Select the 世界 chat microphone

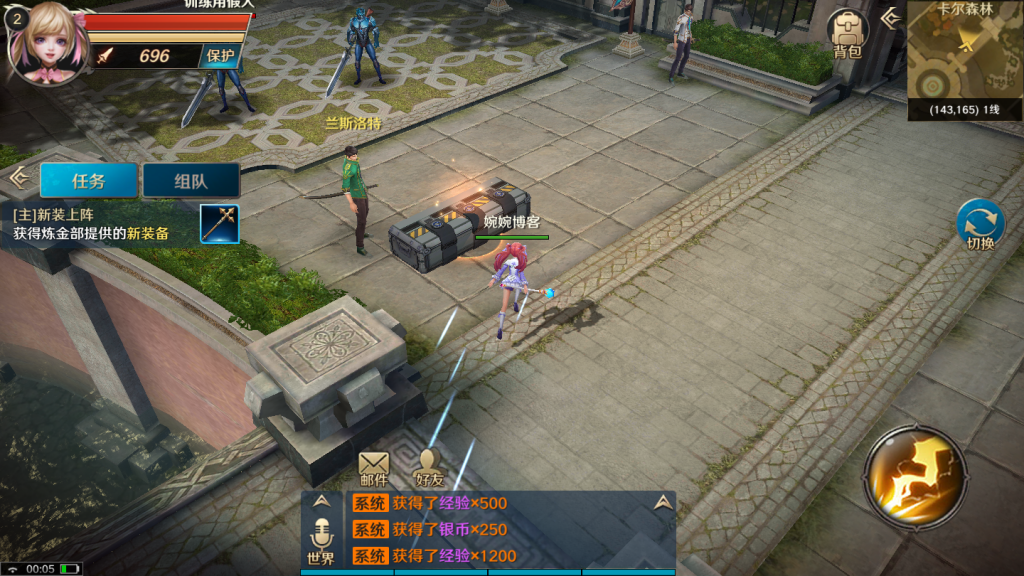coord(321,541)
